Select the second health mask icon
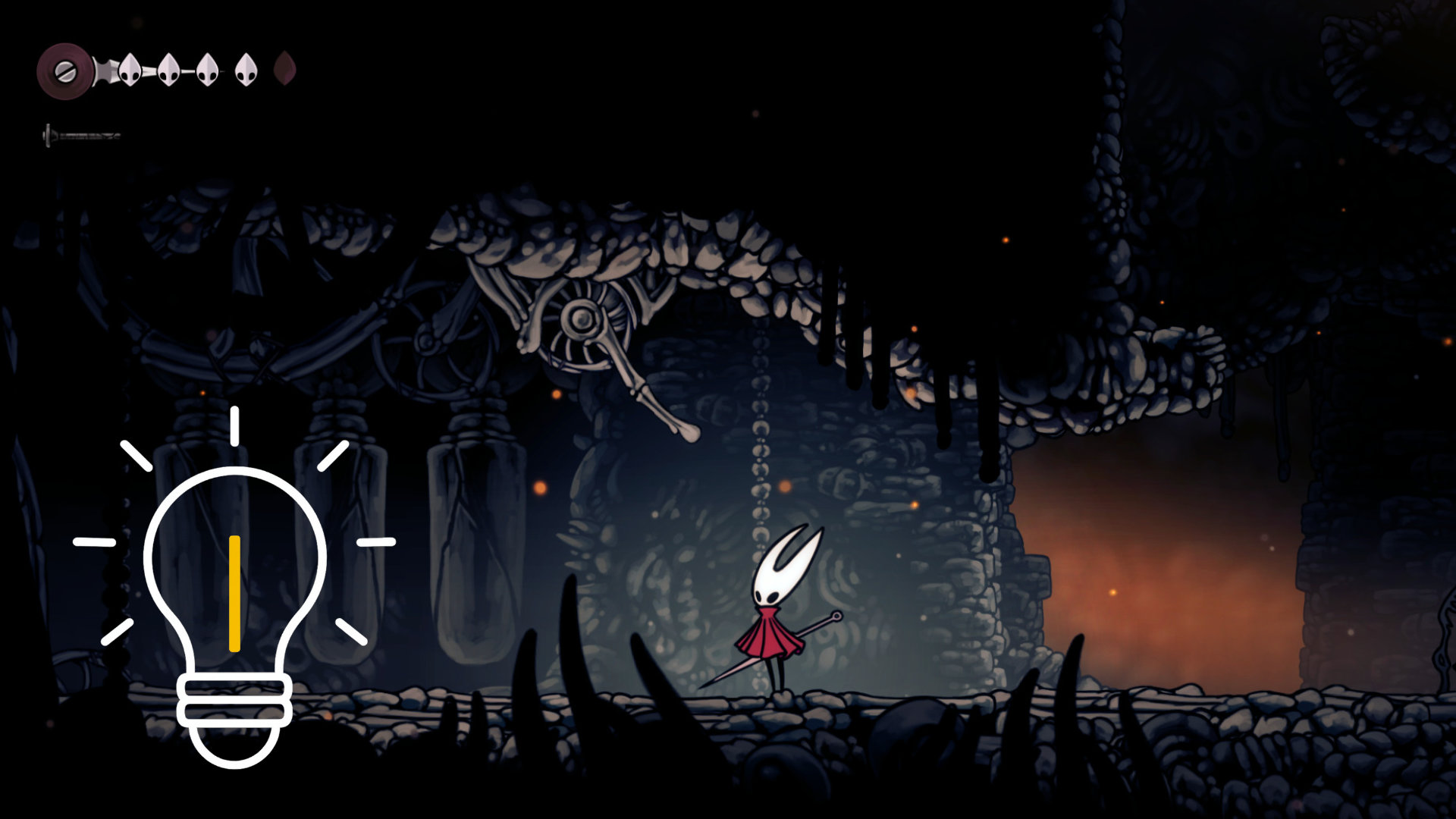Screen dimensions: 1456x819 pyautogui.click(x=168, y=71)
